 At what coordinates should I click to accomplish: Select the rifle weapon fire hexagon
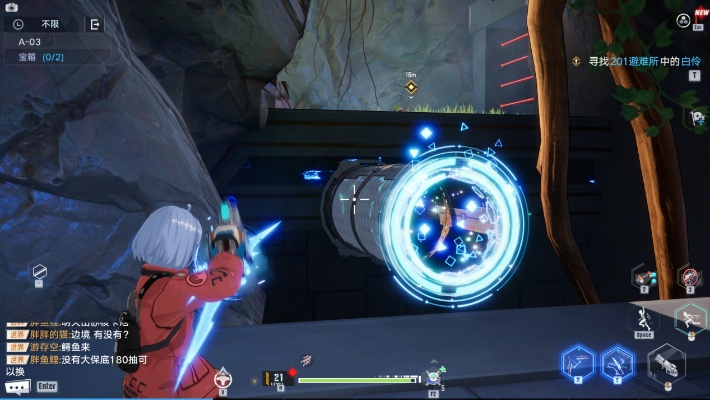click(665, 364)
